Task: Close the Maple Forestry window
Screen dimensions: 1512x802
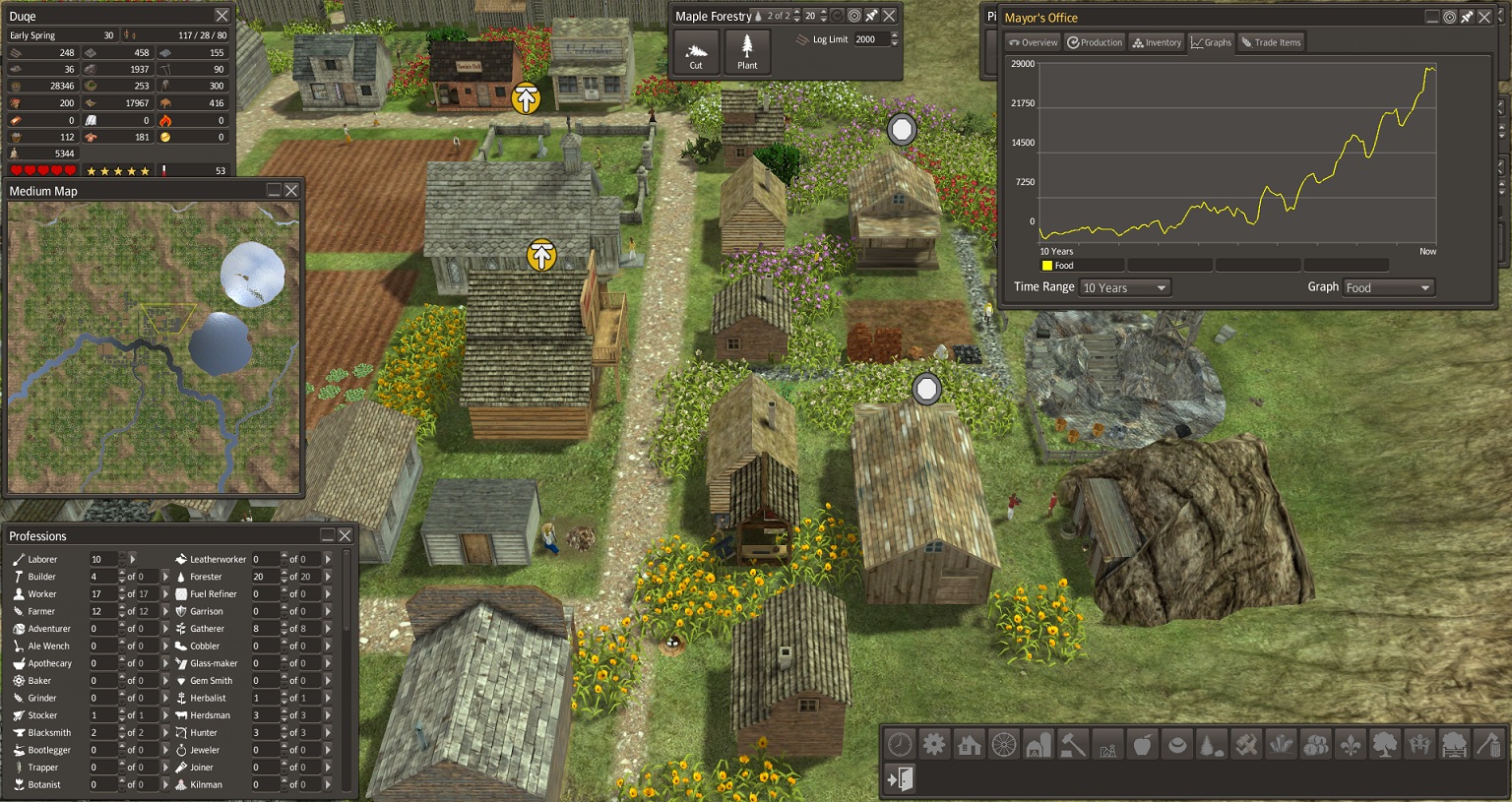Action: pos(889,16)
